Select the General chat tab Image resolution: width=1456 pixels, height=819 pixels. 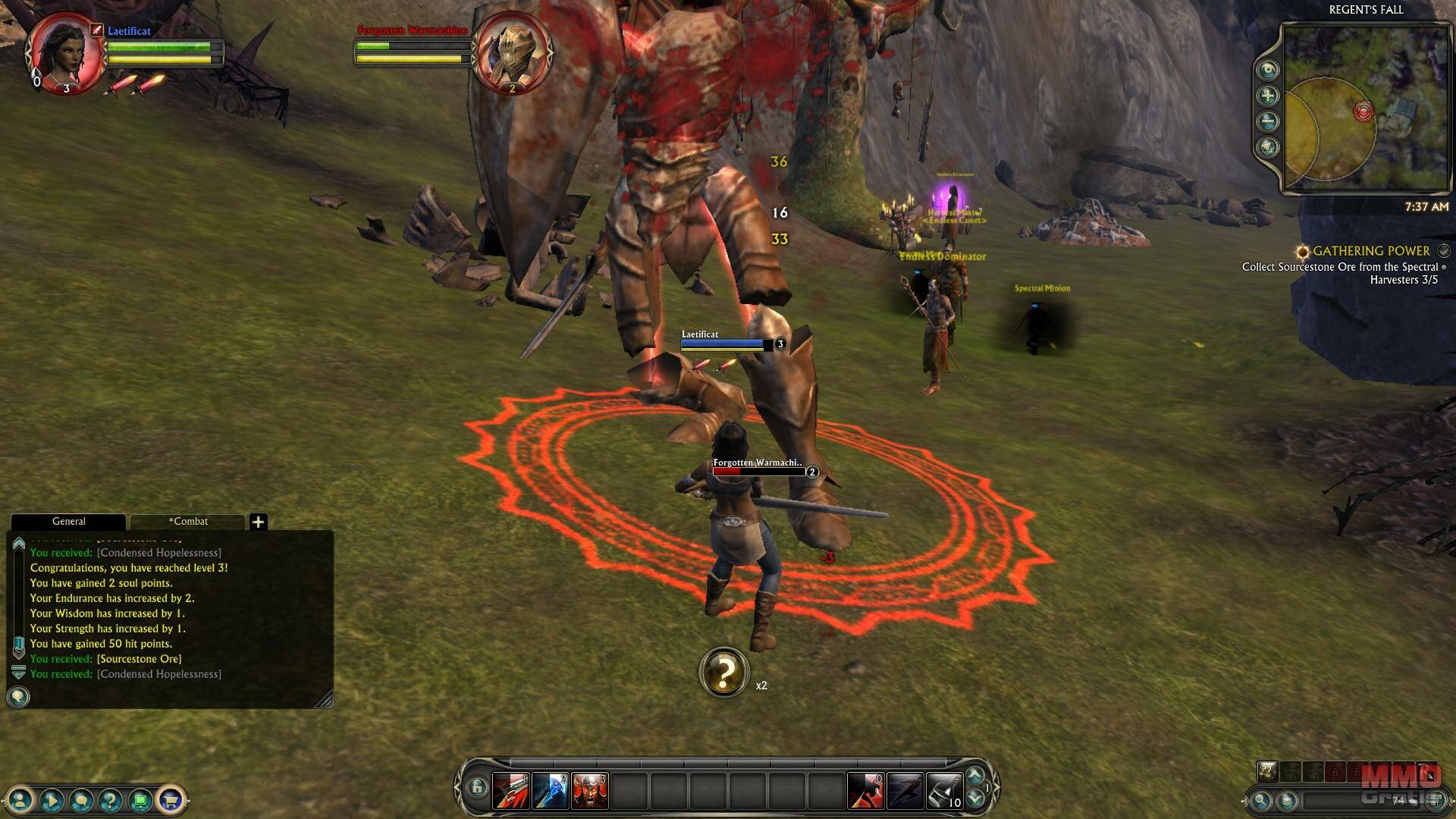tap(68, 522)
